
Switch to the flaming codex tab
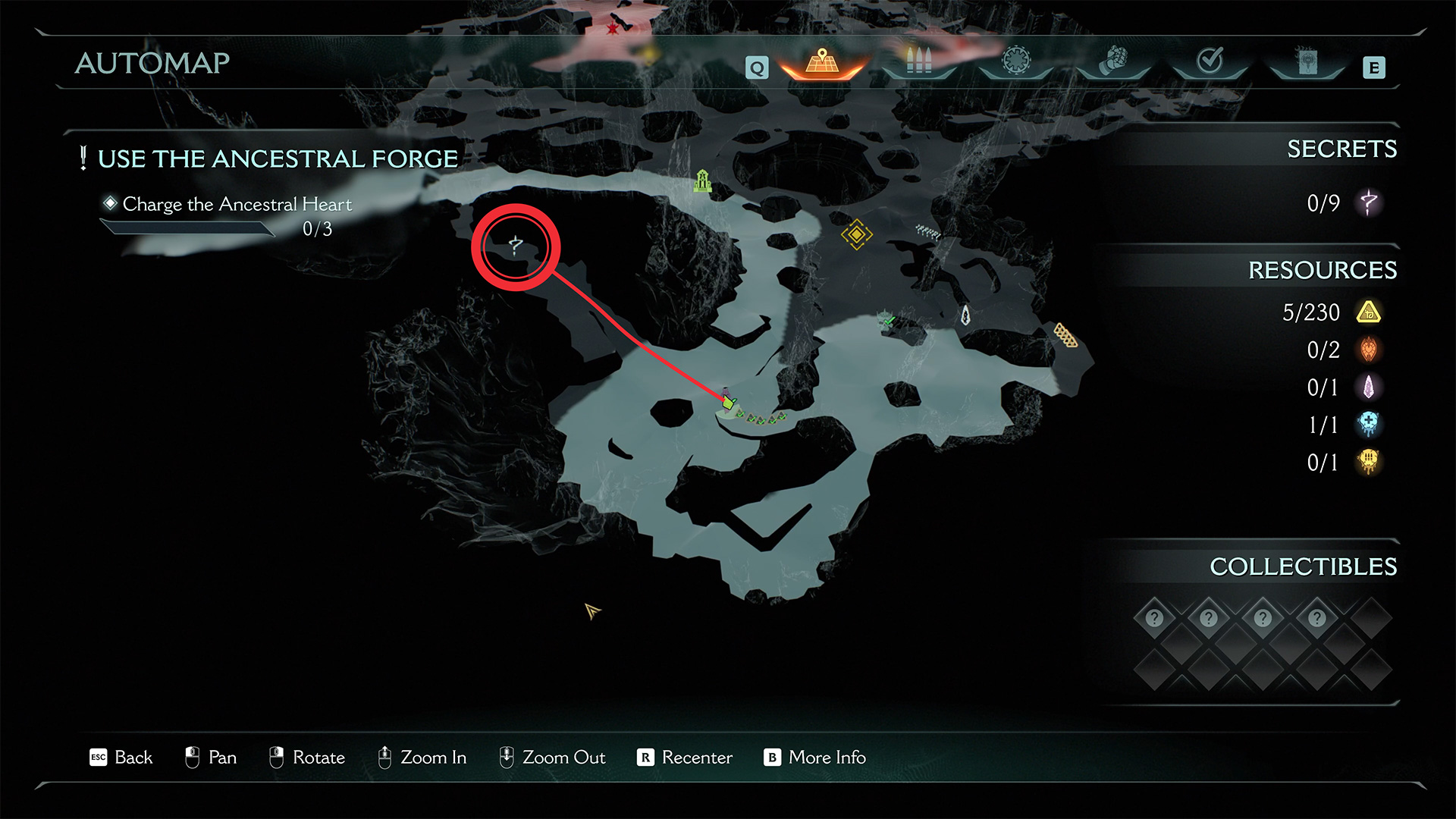click(1307, 61)
